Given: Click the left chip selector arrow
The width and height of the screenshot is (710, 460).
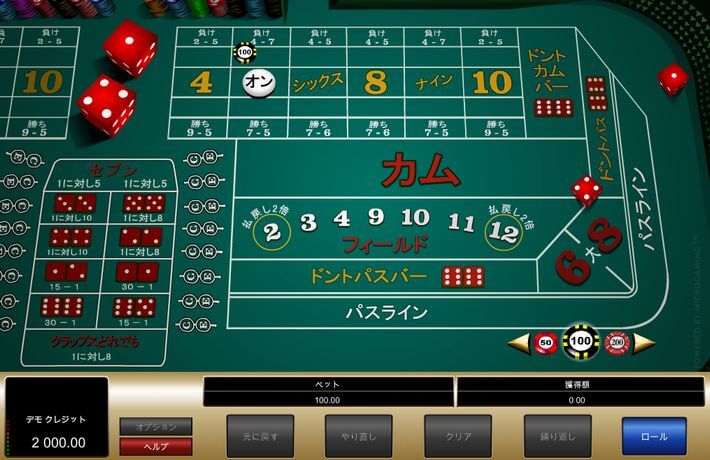Looking at the screenshot, I should point(519,343).
